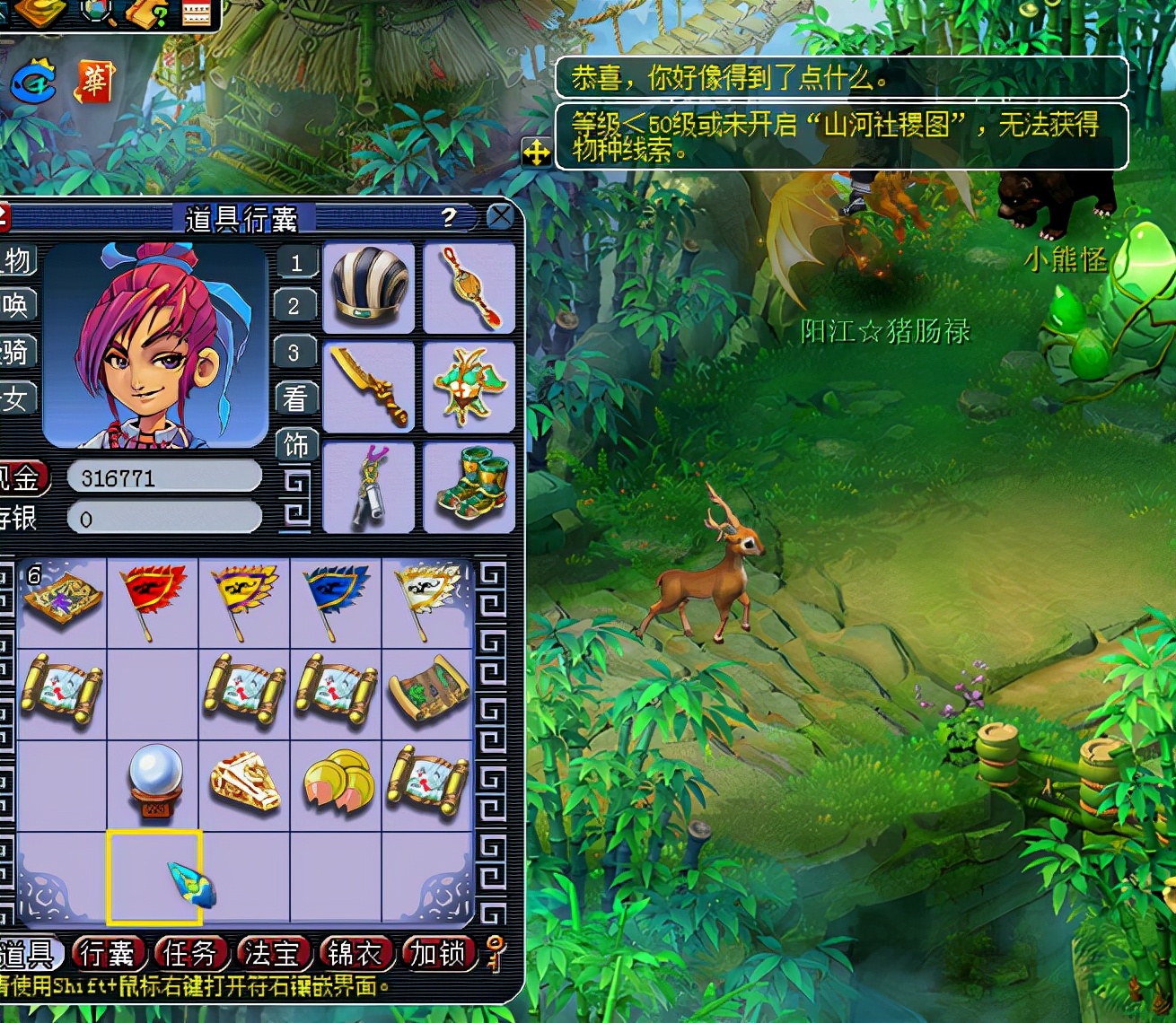Select the green treasure map scroll
This screenshot has width=1176, height=1023.
point(428,692)
